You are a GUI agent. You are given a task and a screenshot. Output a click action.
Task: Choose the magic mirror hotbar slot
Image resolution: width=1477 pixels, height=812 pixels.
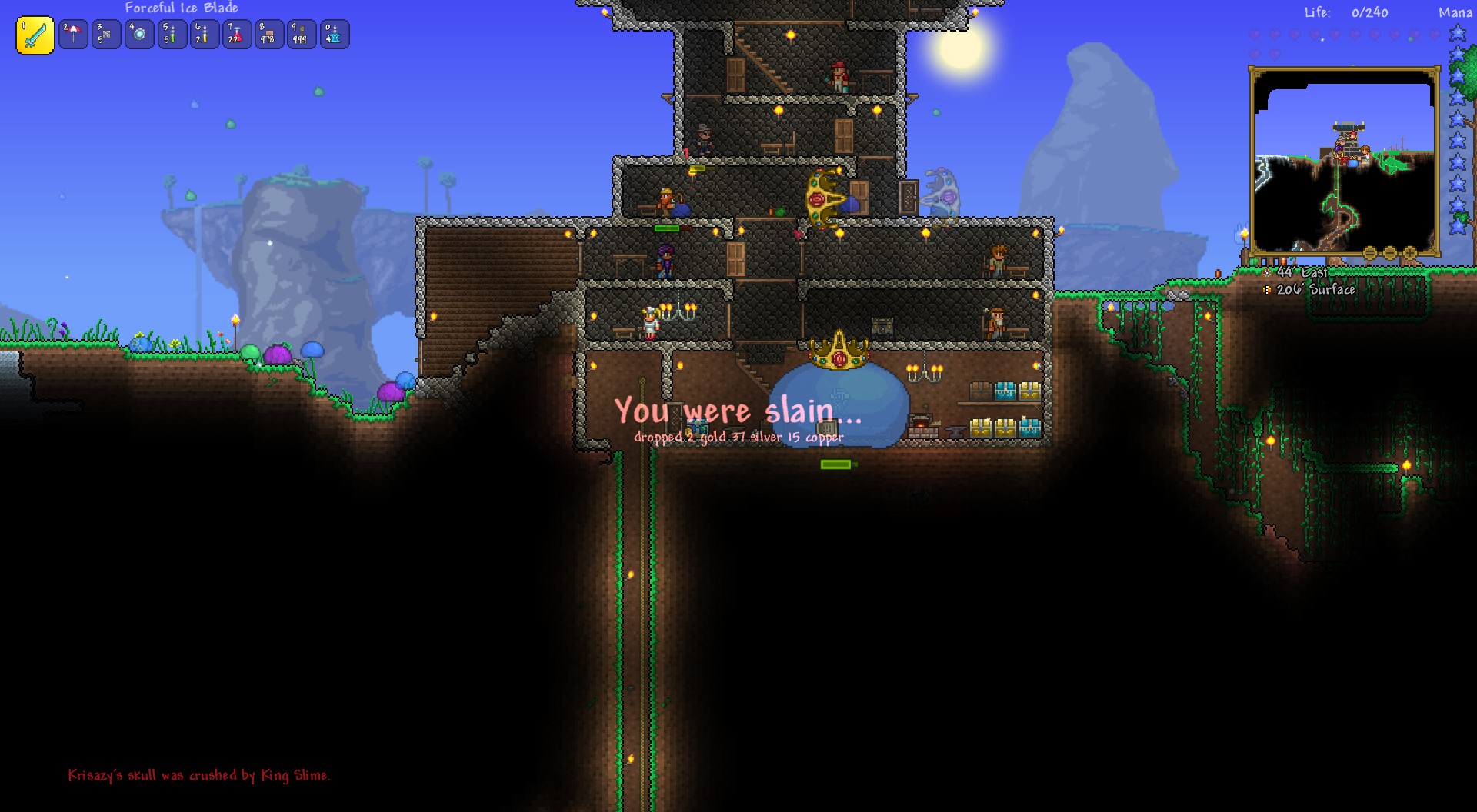tap(139, 35)
